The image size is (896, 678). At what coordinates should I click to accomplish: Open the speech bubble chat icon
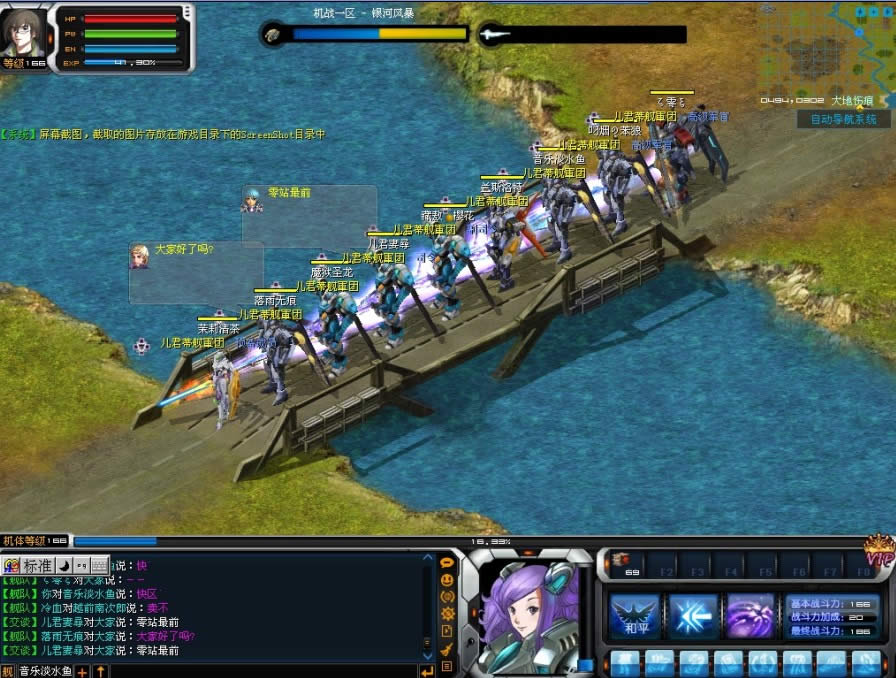pos(447,563)
